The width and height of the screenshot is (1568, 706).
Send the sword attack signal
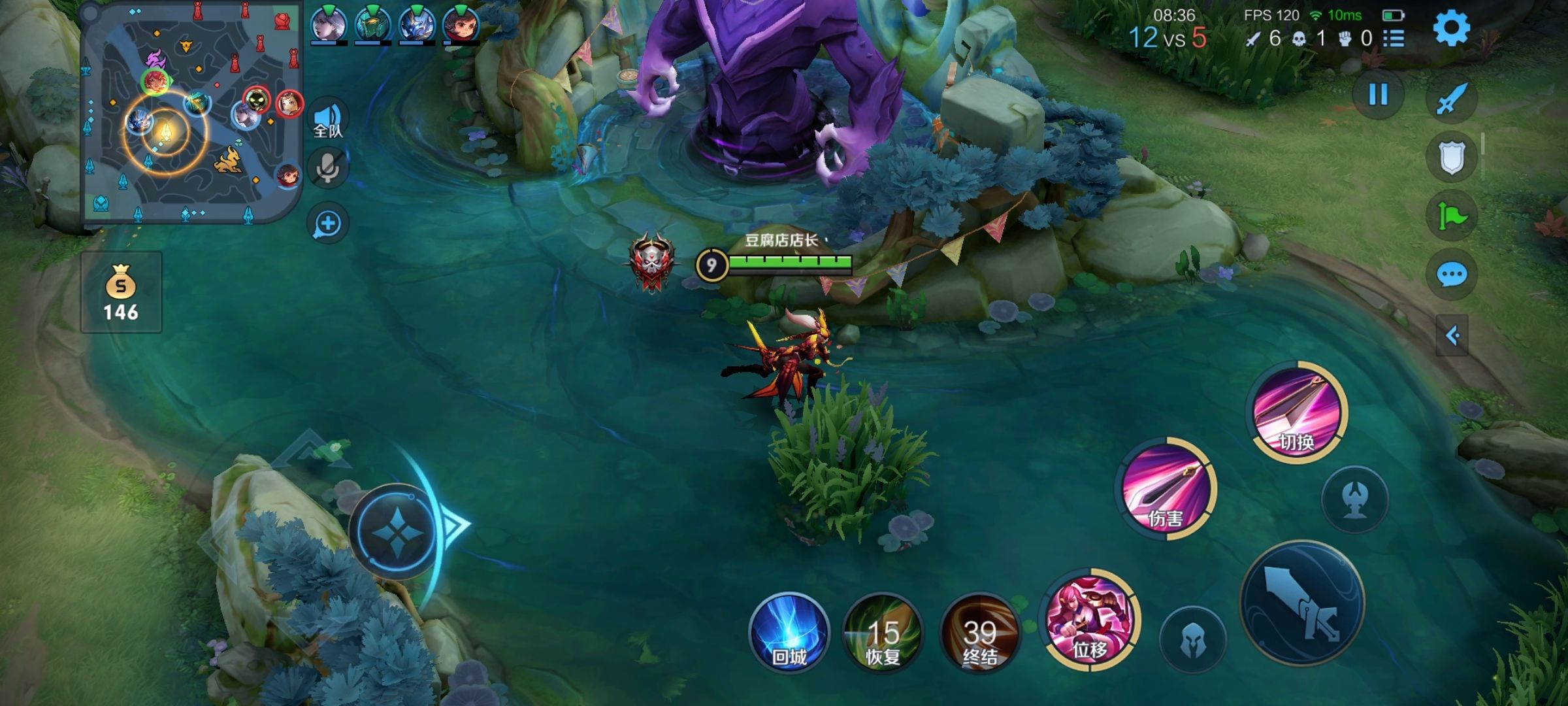click(1452, 99)
